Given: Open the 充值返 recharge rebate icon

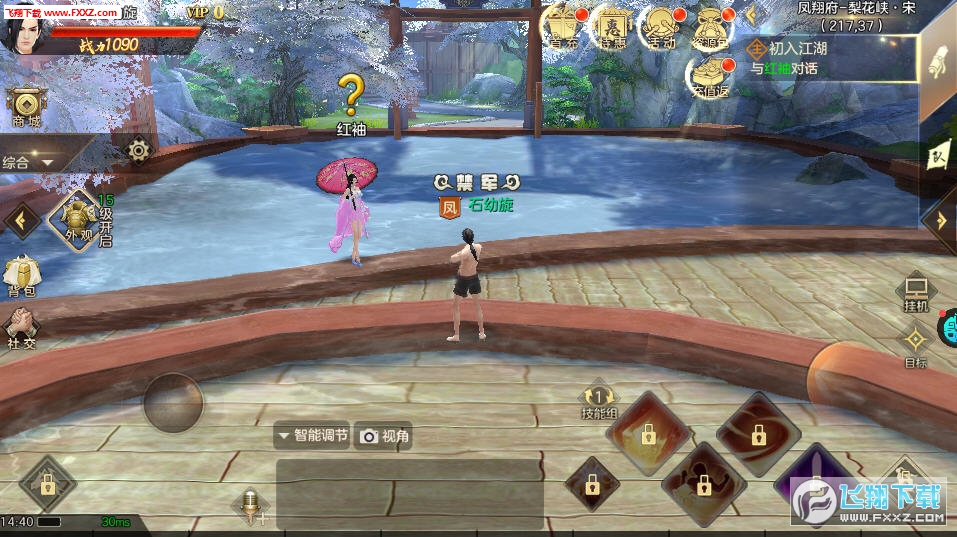Looking at the screenshot, I should point(710,75).
